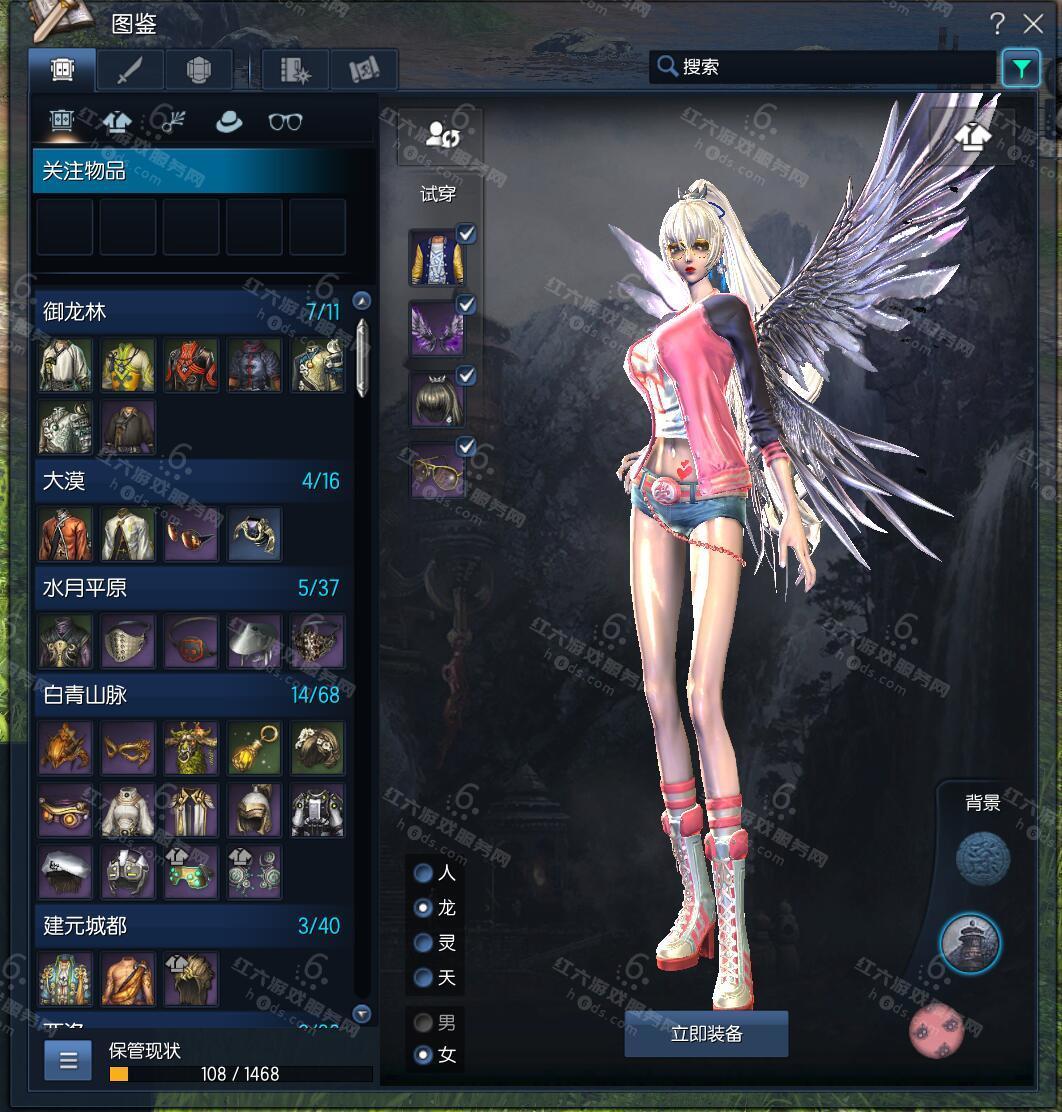Select the glasses subcategory icon
Screen dimensions: 1062x1112
pyautogui.click(x=286, y=122)
